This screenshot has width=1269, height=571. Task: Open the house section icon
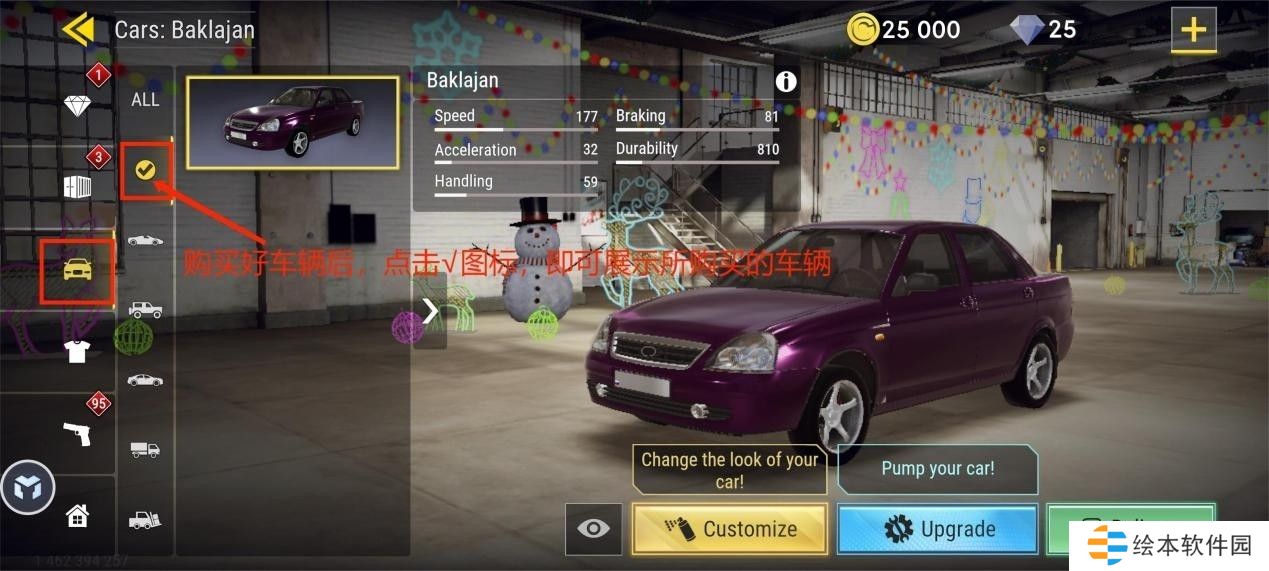pos(77,516)
